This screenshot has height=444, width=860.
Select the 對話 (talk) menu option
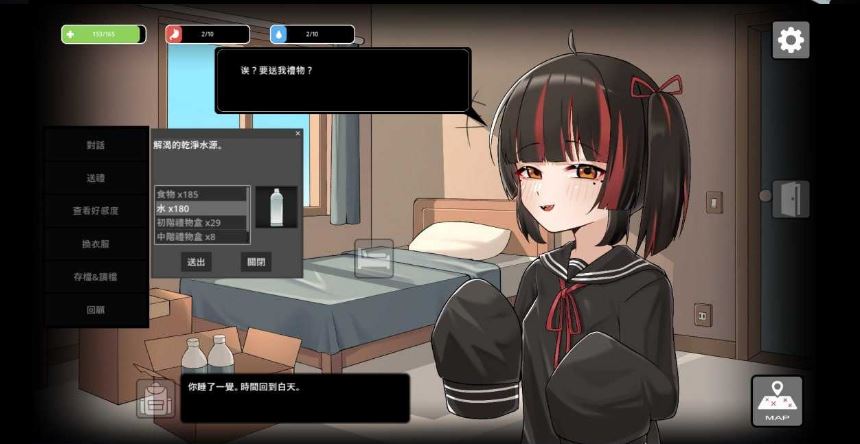coord(96,145)
